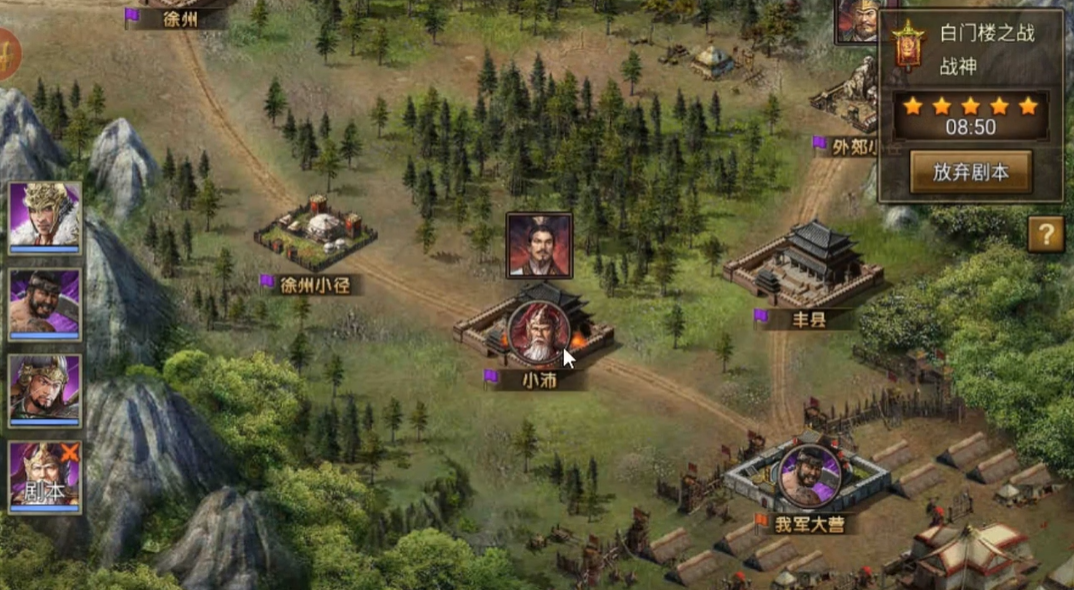This screenshot has width=1074, height=590.
Task: Select the fur-collared general portrait
Action: (x=45, y=215)
